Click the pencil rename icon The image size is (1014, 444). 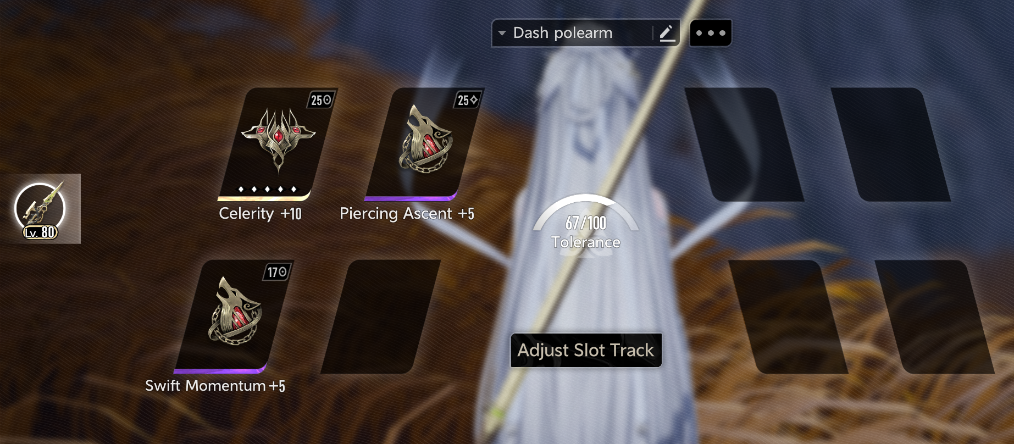[667, 33]
